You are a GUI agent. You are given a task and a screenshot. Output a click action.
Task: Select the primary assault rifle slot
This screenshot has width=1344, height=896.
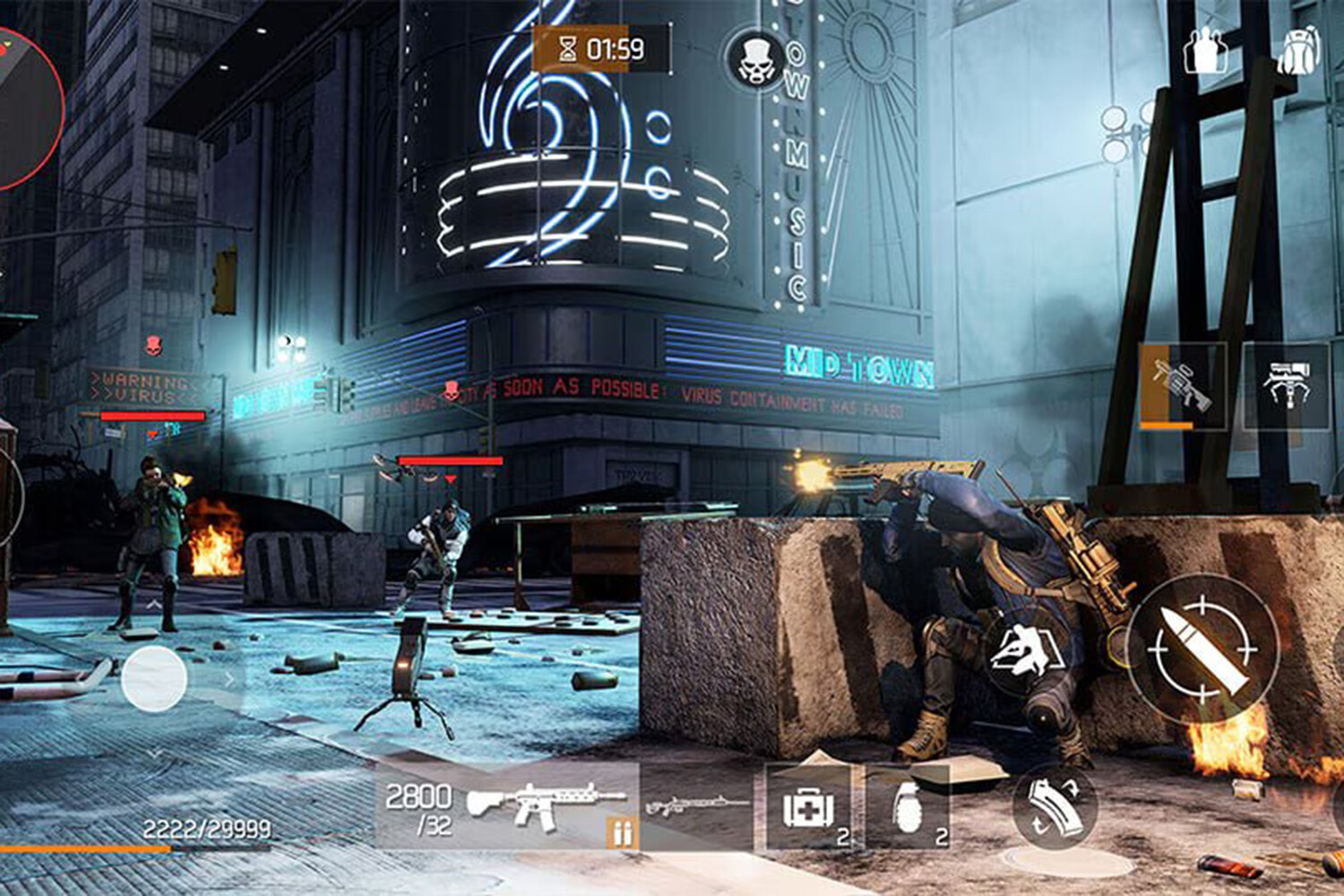point(507,806)
